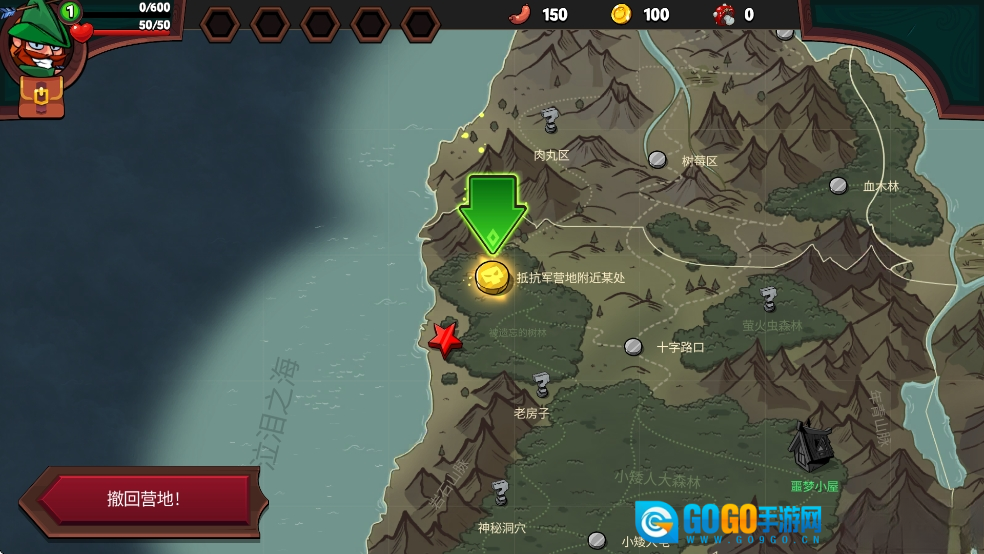Travel to the 血木林 node
The height and width of the screenshot is (554, 984).
tap(838, 185)
